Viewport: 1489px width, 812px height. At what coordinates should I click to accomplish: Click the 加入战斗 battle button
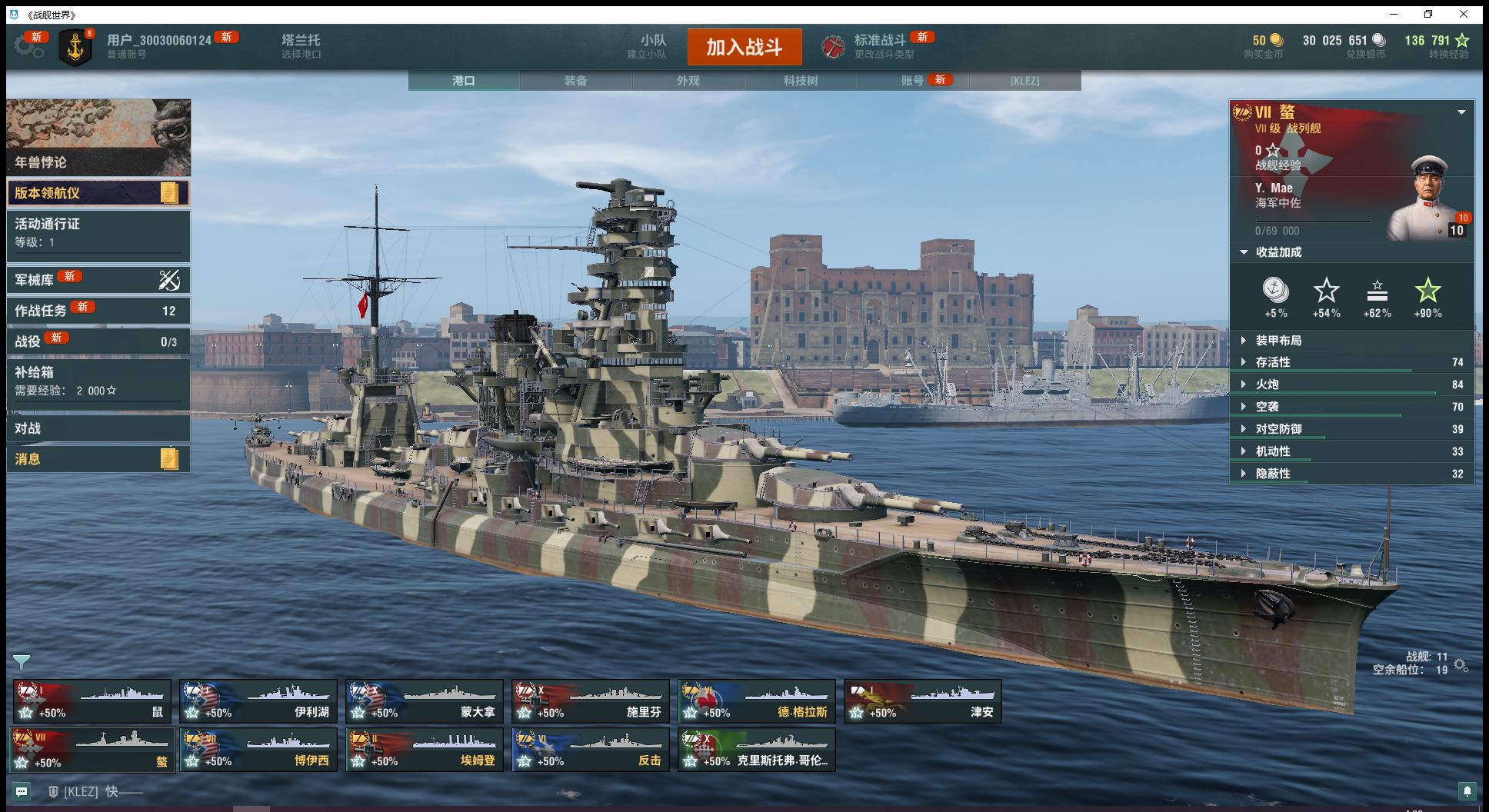tap(744, 47)
